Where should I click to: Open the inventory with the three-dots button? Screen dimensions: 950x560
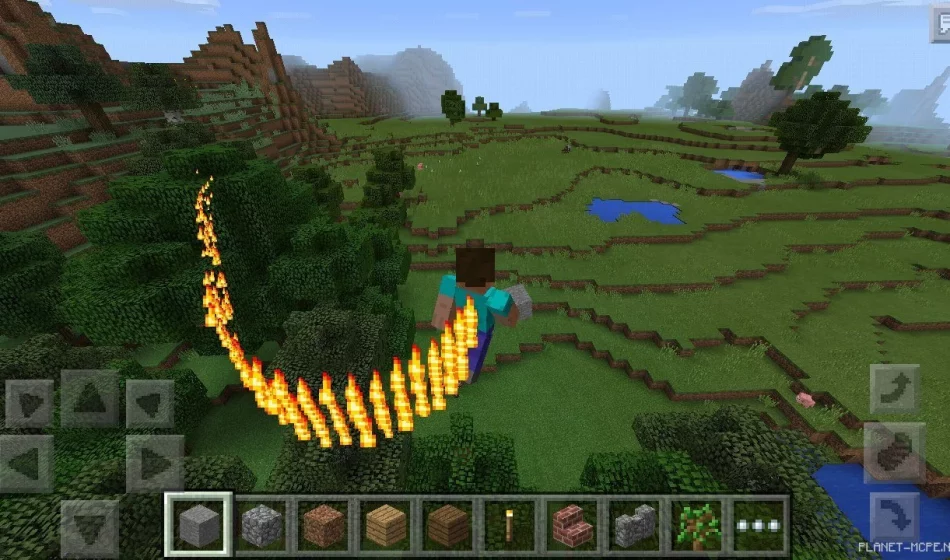click(758, 523)
